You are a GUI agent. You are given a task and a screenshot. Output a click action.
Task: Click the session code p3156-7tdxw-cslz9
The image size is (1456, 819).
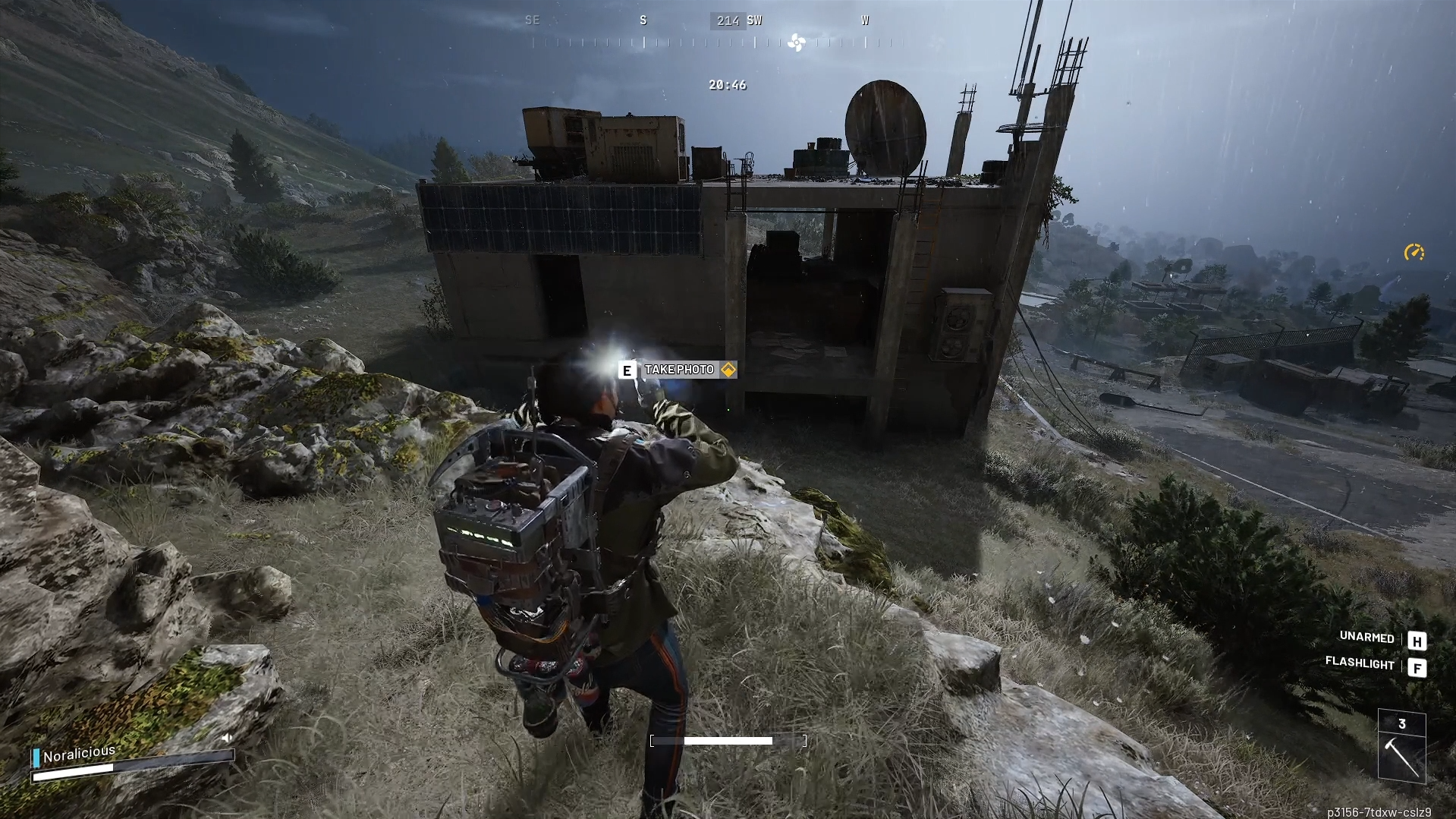pyautogui.click(x=1382, y=810)
